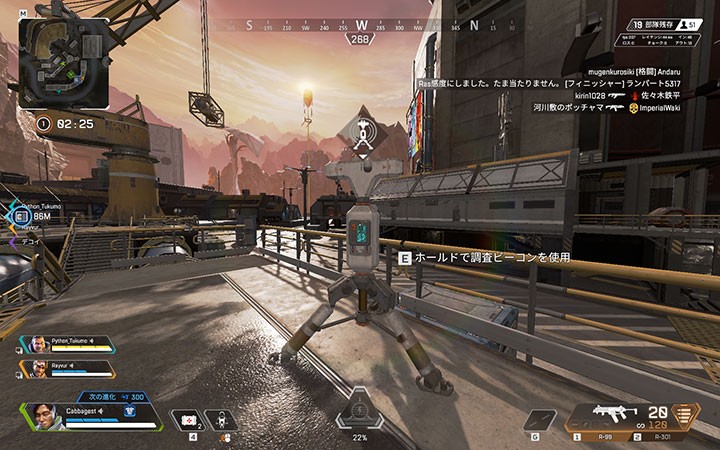720x450 pixels.
Task: Select teammate Rayvur's squad panel
Action: (66, 368)
